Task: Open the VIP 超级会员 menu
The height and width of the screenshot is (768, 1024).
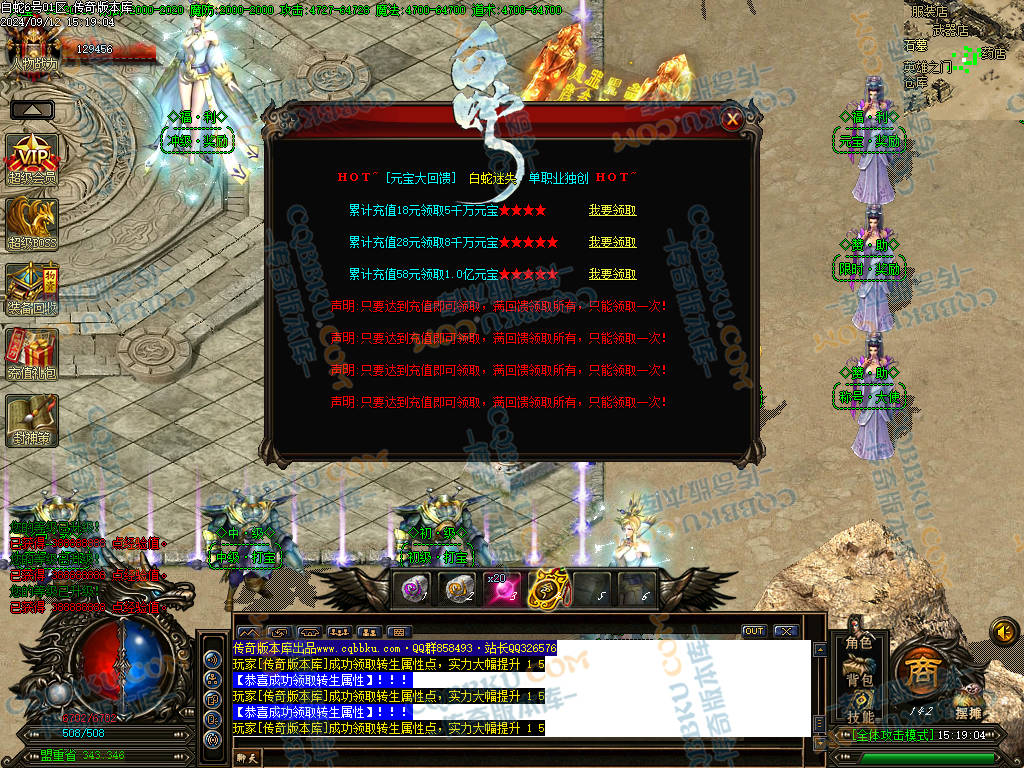Action: point(32,157)
